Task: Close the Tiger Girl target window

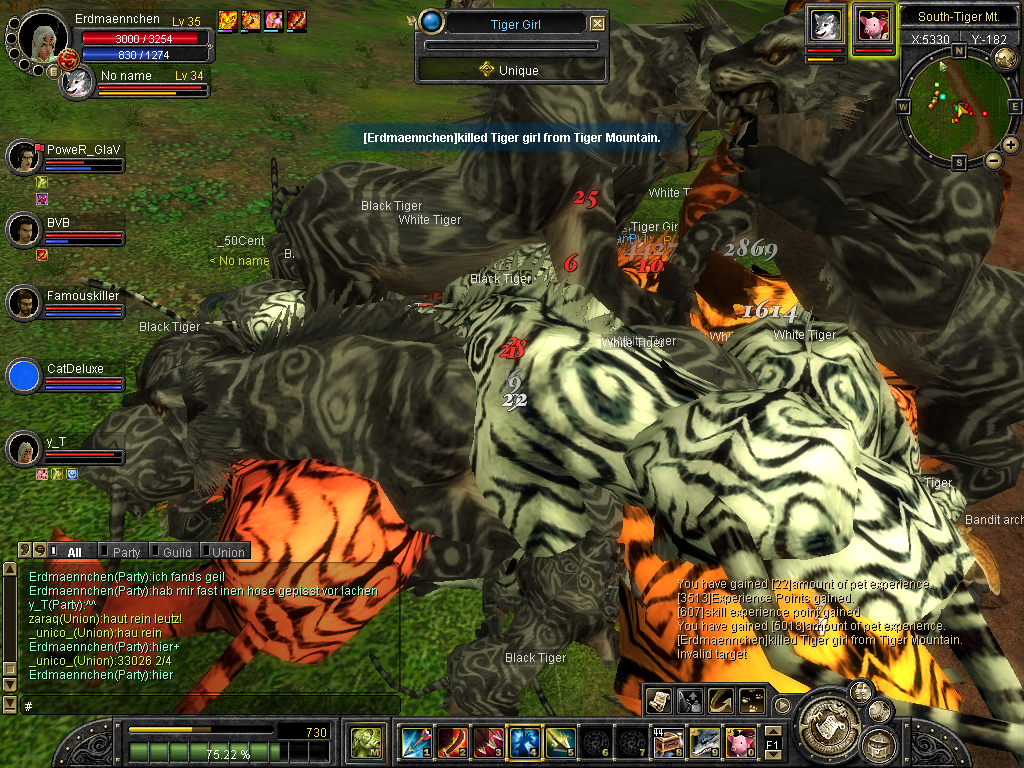Action: 597,24
